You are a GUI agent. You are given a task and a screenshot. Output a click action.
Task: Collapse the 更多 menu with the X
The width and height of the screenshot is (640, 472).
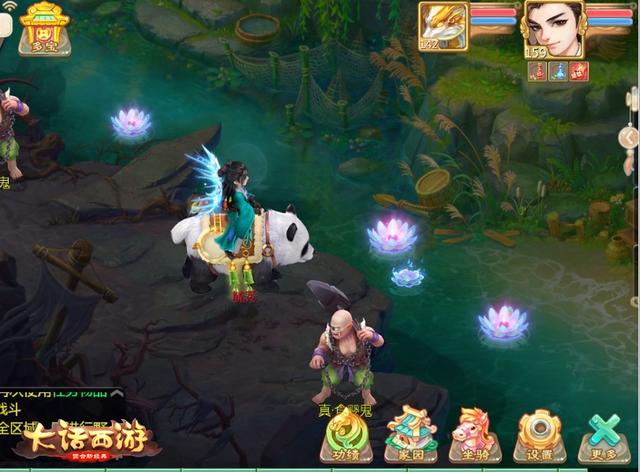coord(604,435)
